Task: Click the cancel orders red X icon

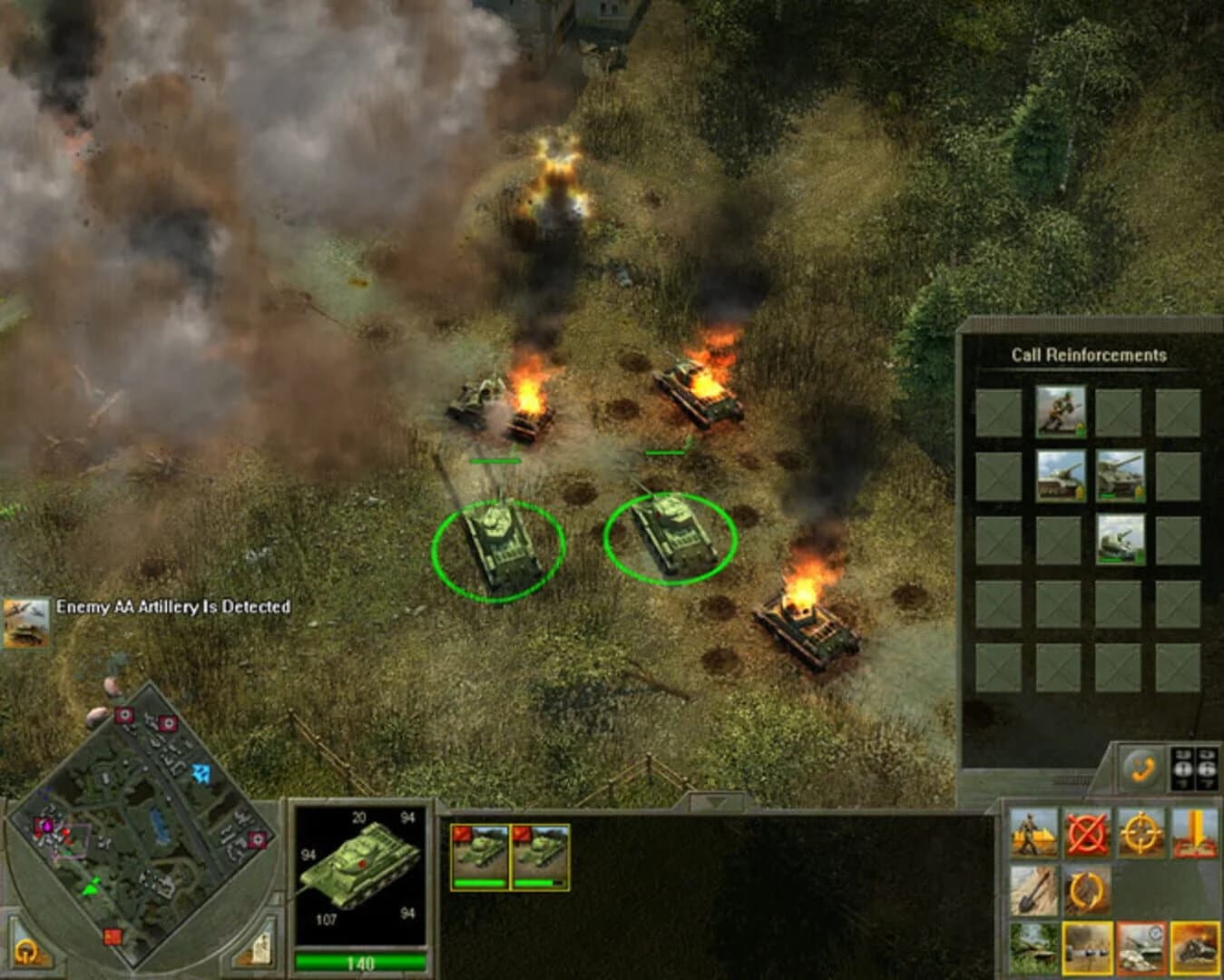Action: point(1088,832)
